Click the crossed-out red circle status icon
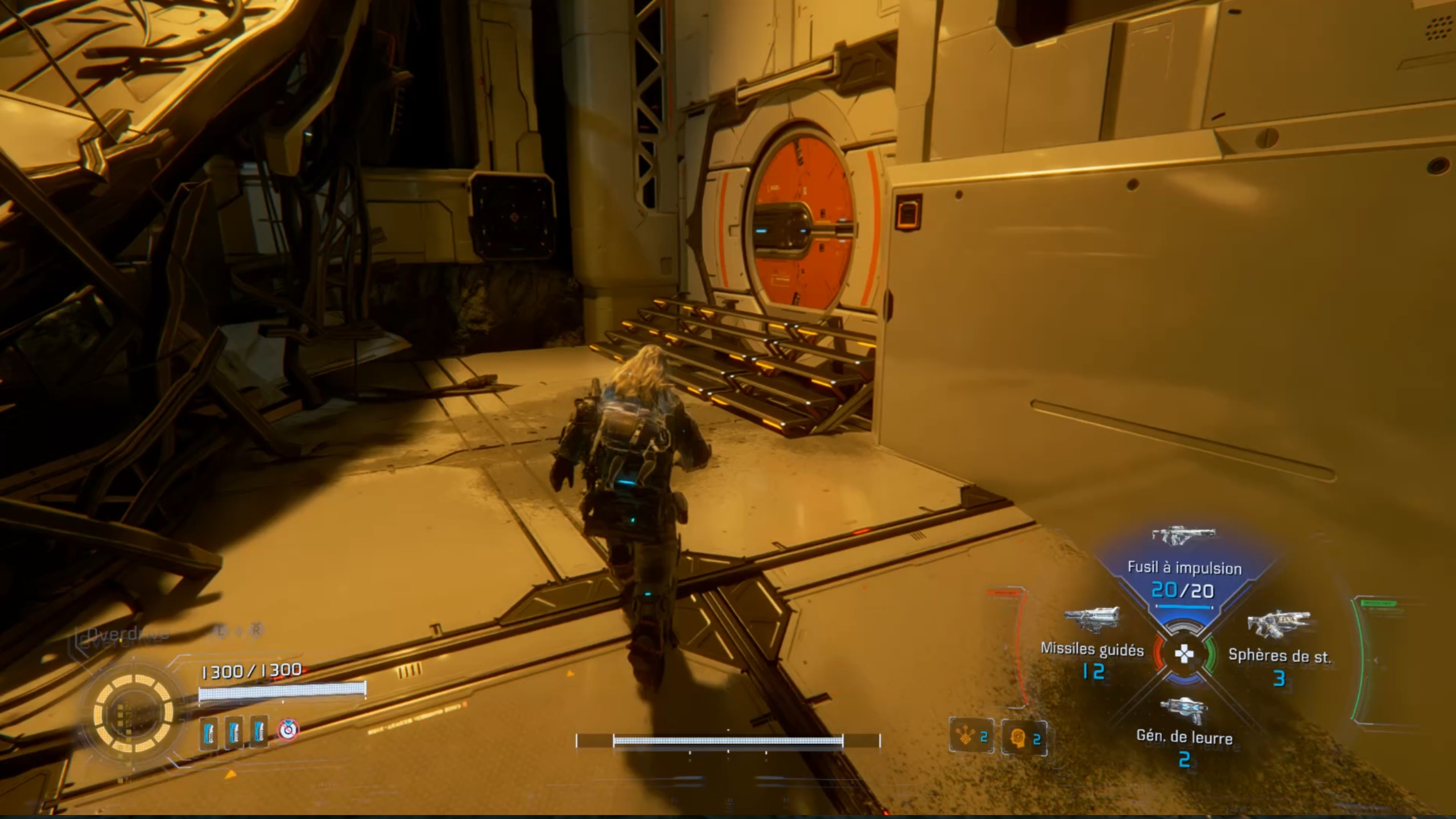The width and height of the screenshot is (1456, 819). pos(288,729)
